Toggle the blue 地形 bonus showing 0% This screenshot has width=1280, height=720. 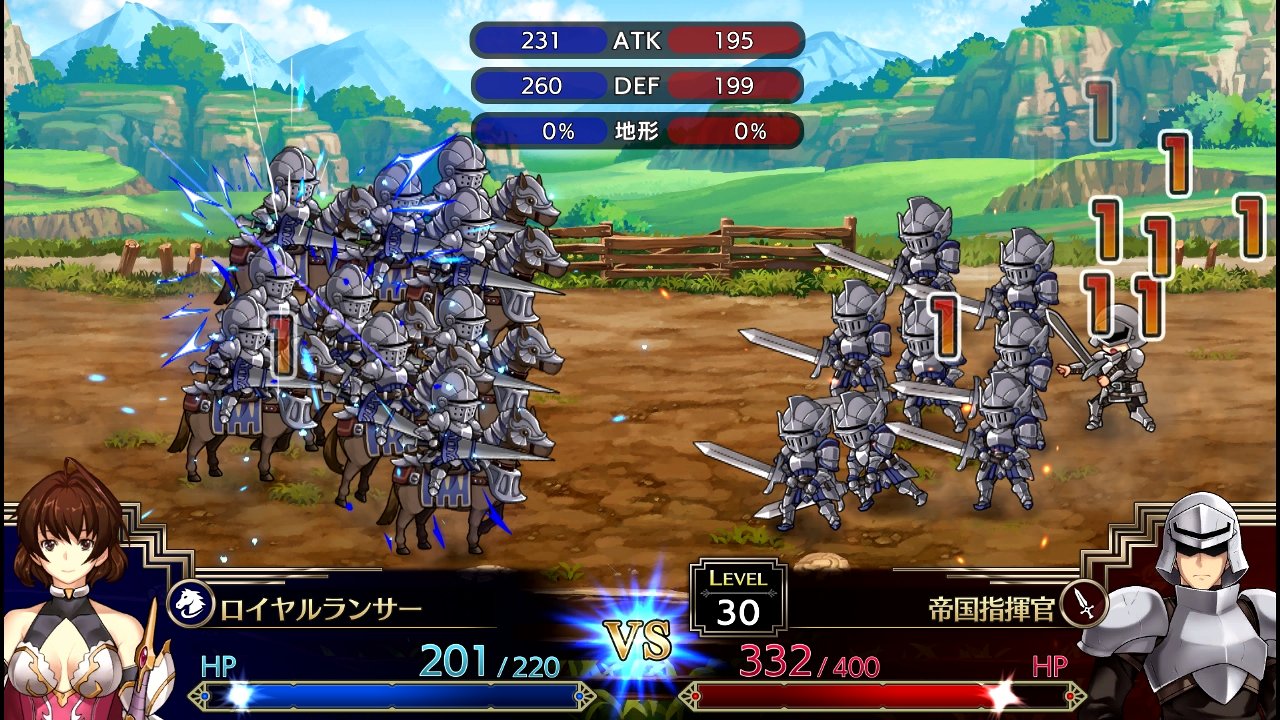coord(538,130)
